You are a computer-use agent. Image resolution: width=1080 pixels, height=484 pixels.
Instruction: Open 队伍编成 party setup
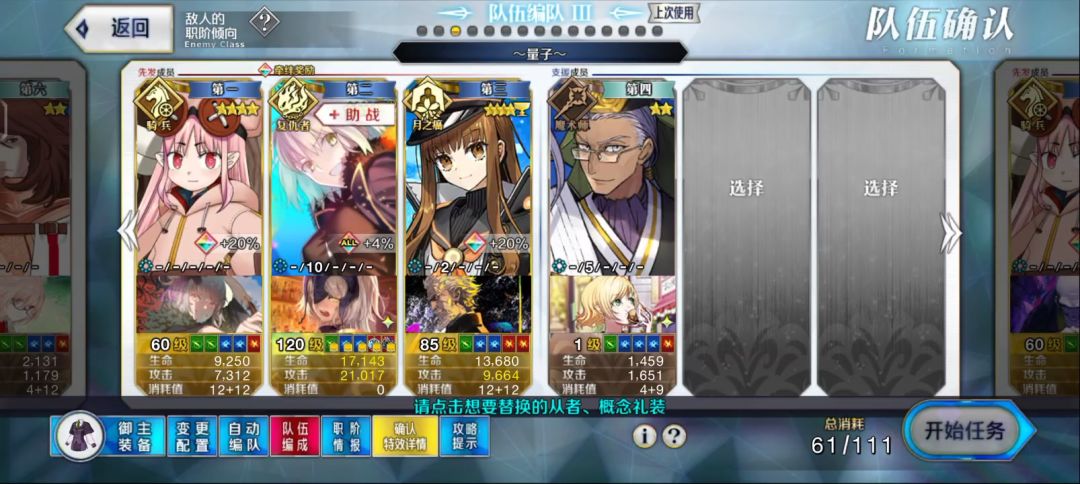[x=295, y=436]
